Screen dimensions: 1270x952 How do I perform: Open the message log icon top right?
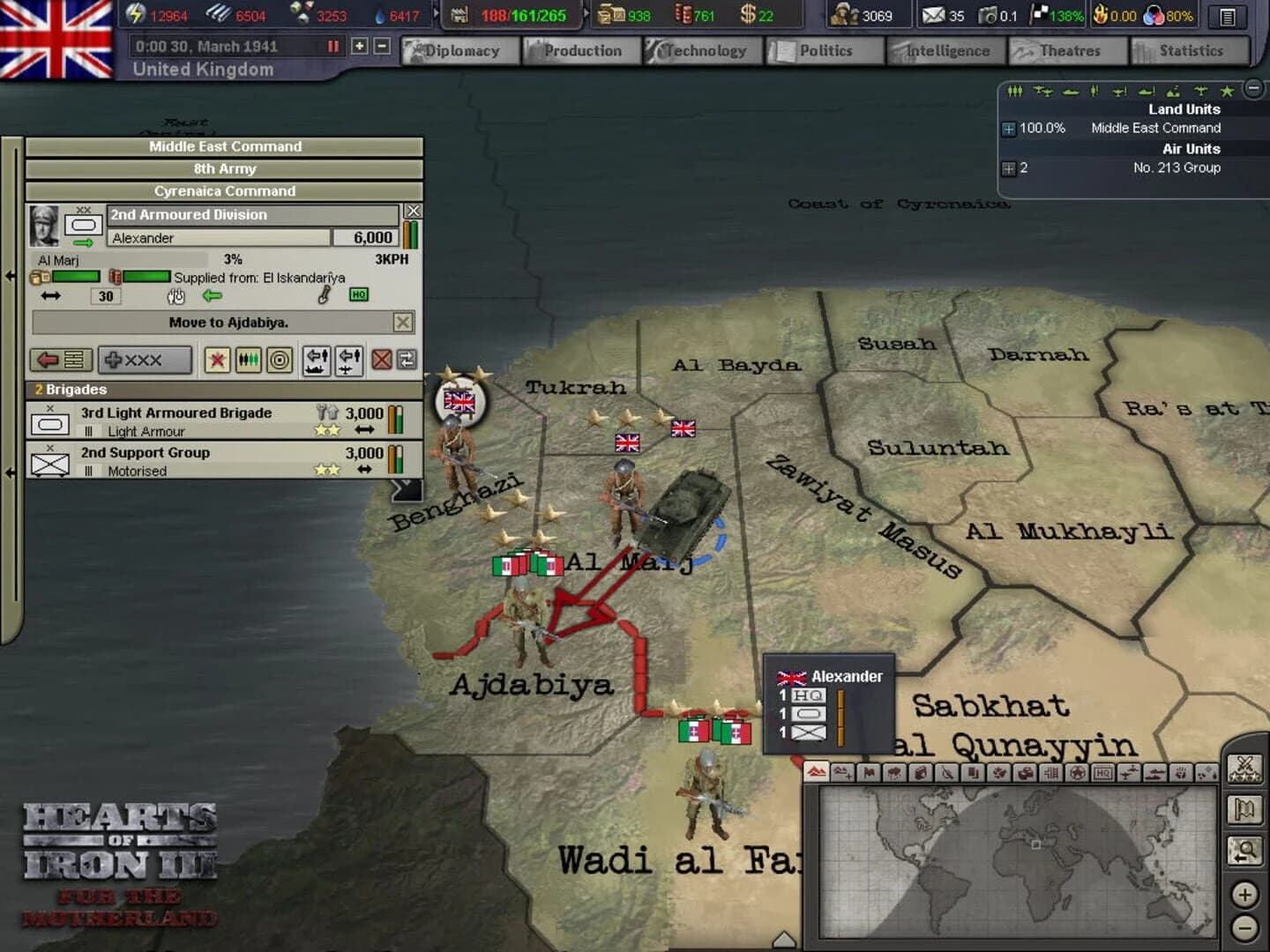pos(1226,17)
